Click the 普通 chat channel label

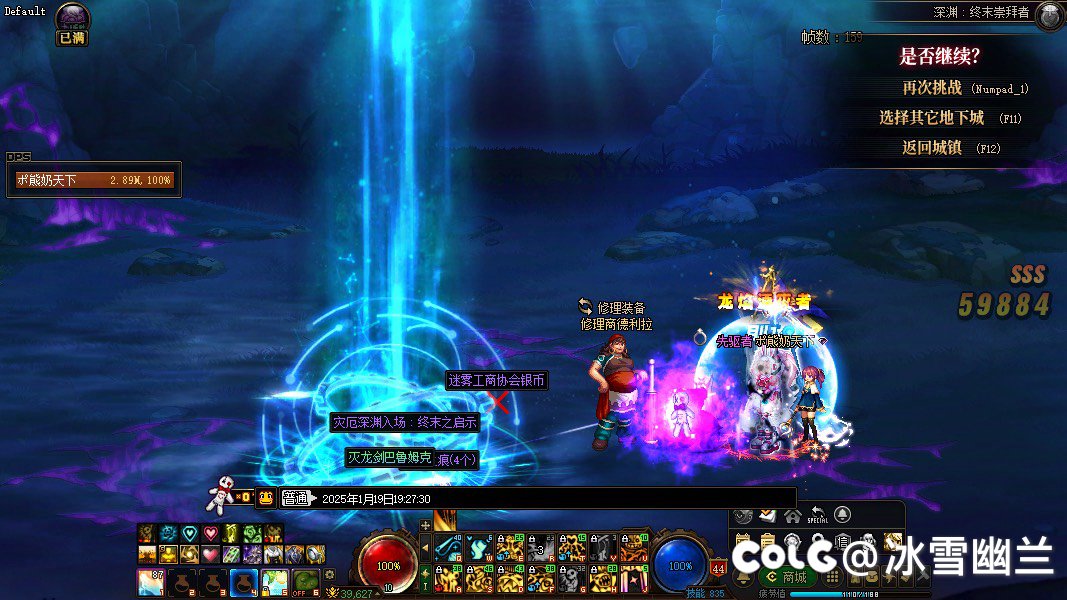(296, 498)
